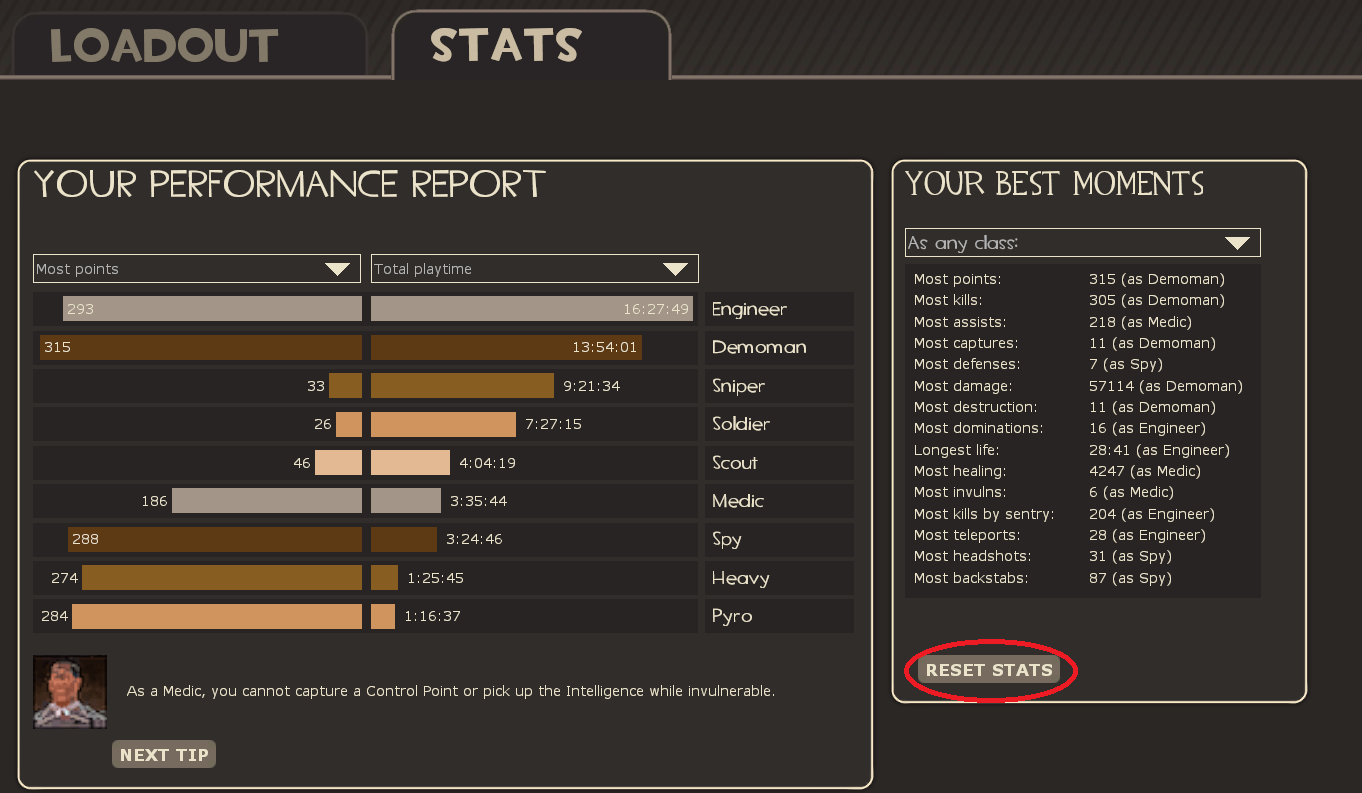
Task: Select the Heavy class row
Action: coord(778,577)
